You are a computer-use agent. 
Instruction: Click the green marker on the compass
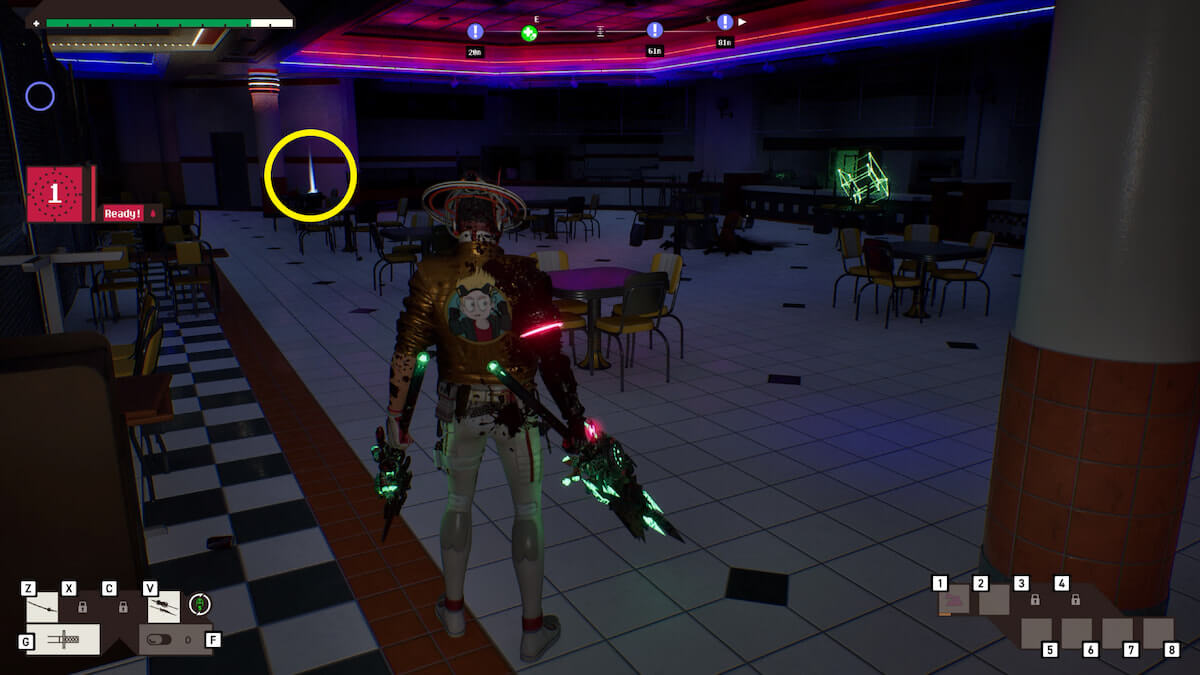coord(529,33)
